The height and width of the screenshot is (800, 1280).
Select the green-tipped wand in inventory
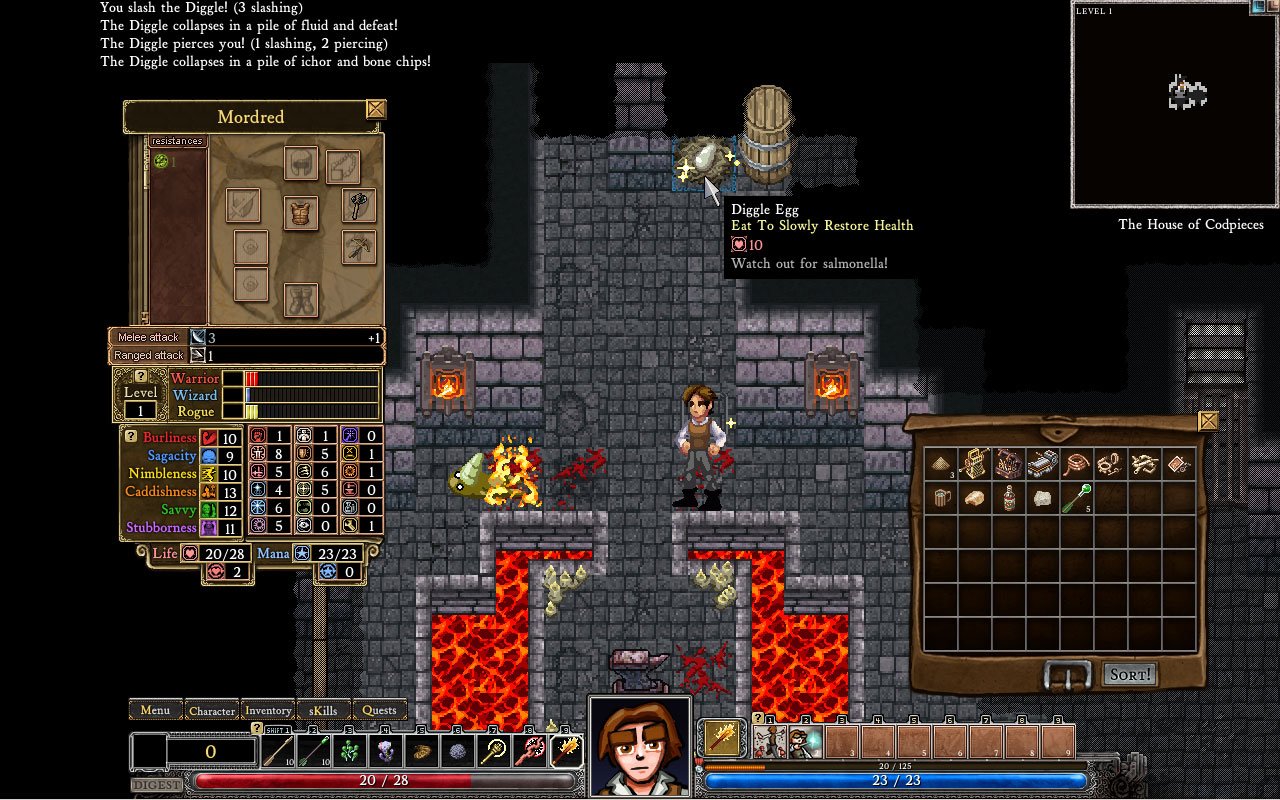(x=1076, y=497)
